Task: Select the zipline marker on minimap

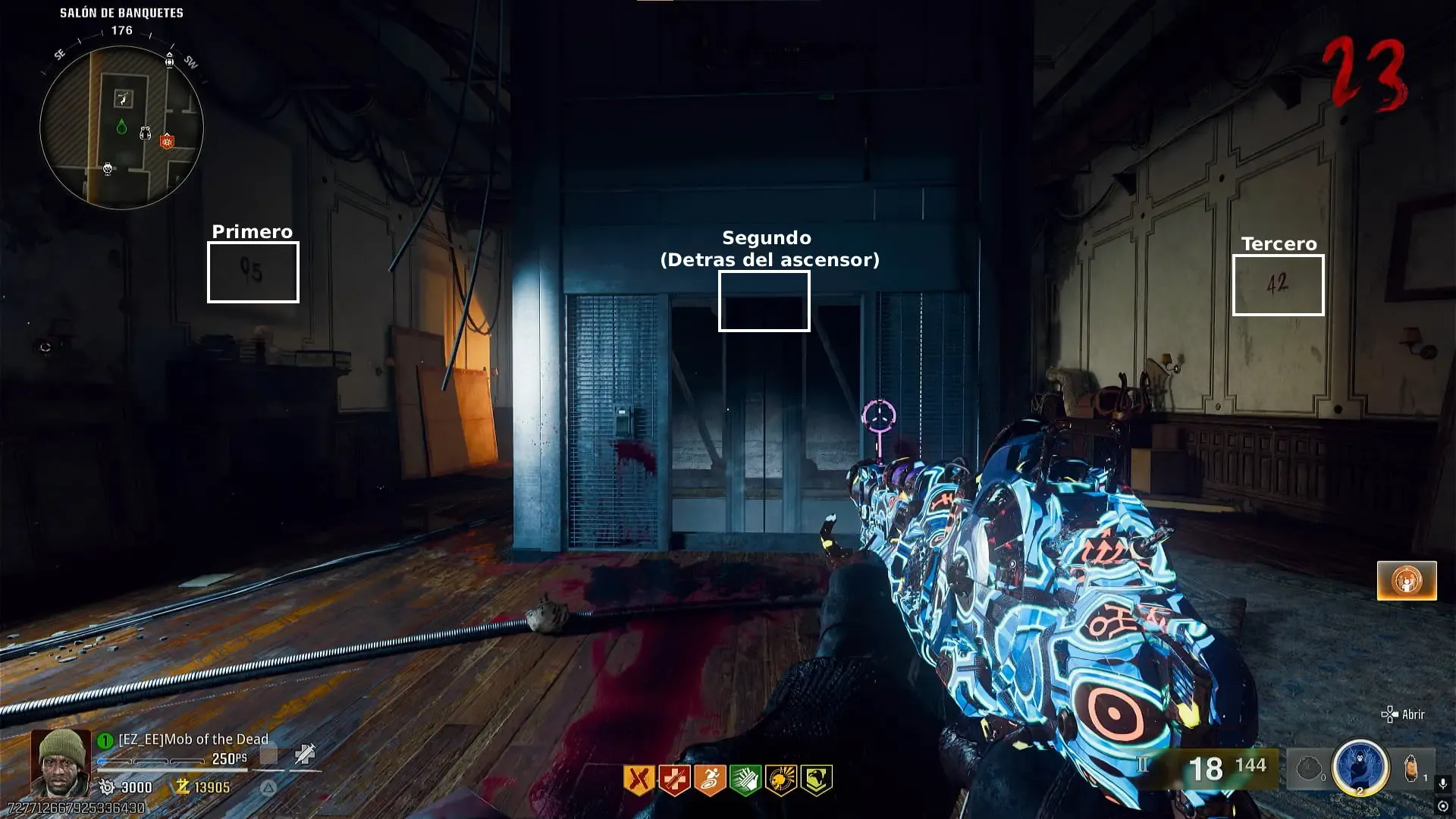Action: click(x=123, y=98)
